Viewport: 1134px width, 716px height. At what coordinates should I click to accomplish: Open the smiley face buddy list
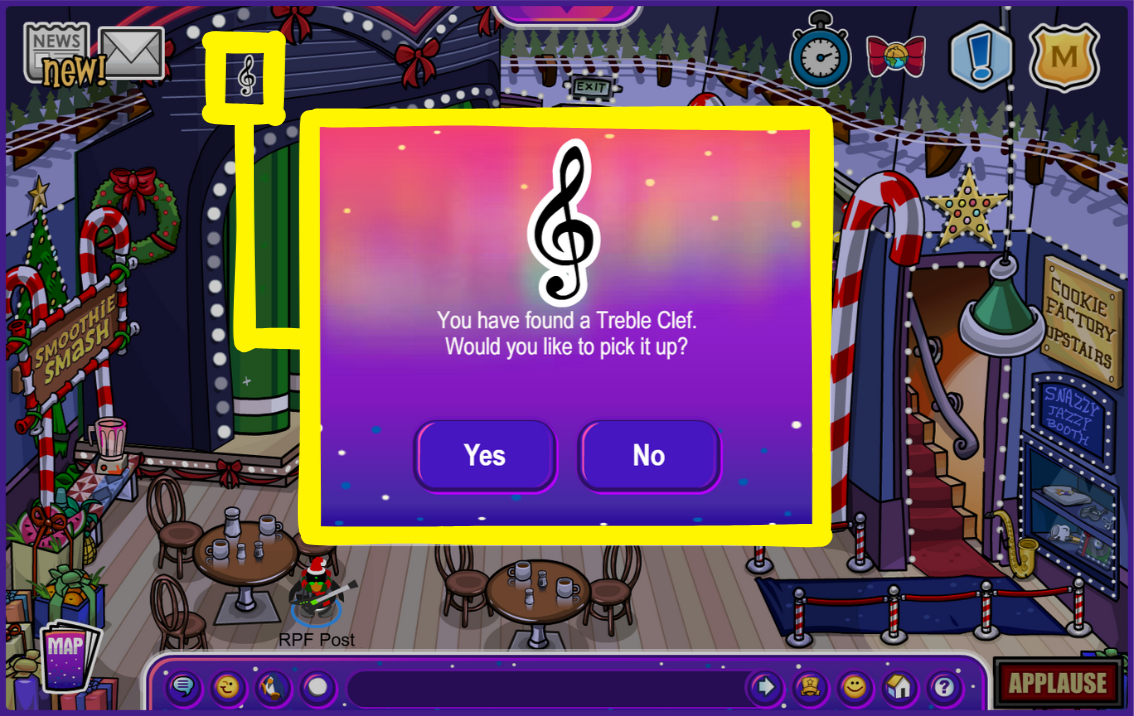coord(854,687)
